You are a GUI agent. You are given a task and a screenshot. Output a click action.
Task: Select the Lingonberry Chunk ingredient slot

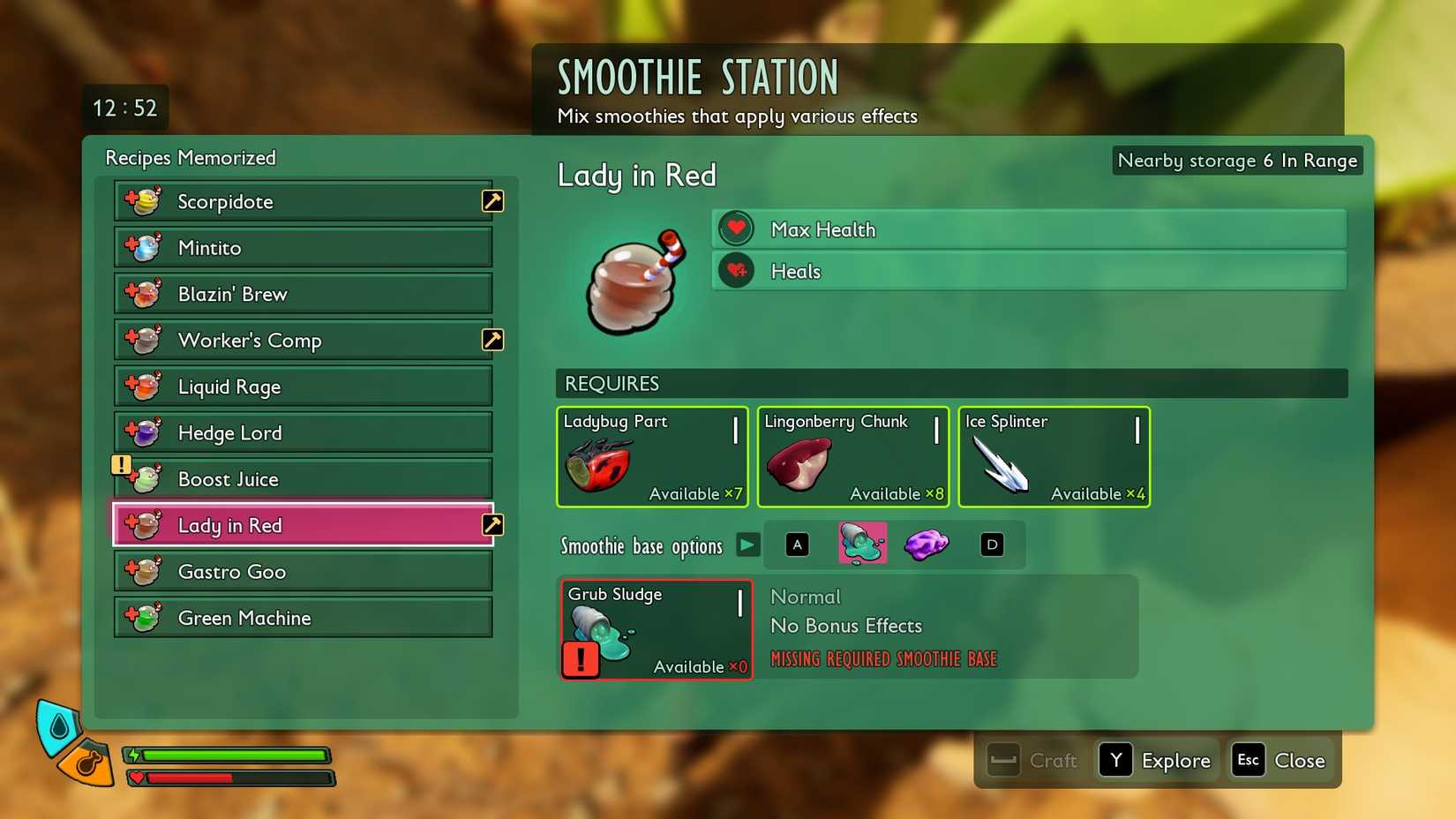(x=852, y=456)
